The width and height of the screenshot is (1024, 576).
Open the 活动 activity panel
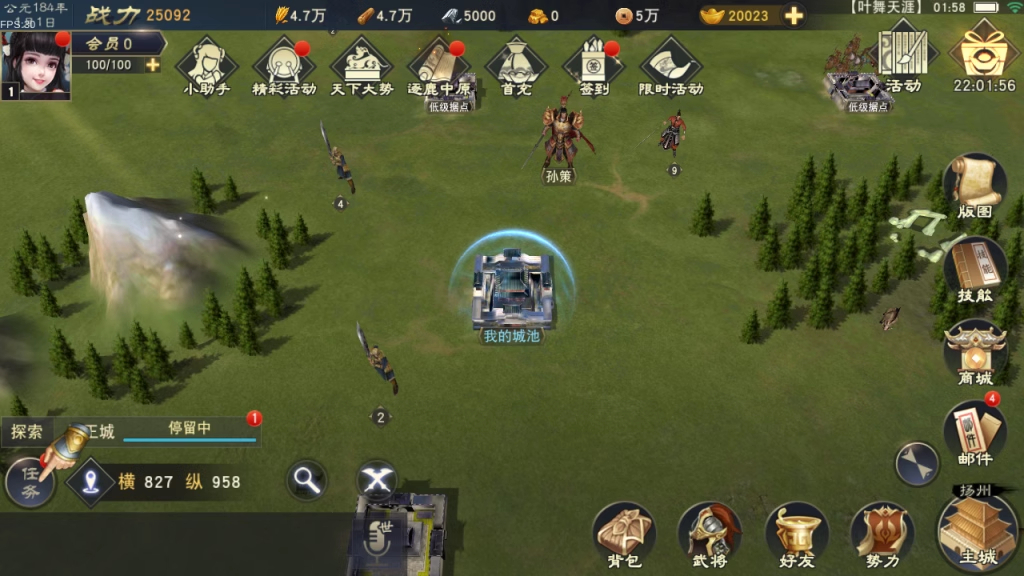click(903, 56)
